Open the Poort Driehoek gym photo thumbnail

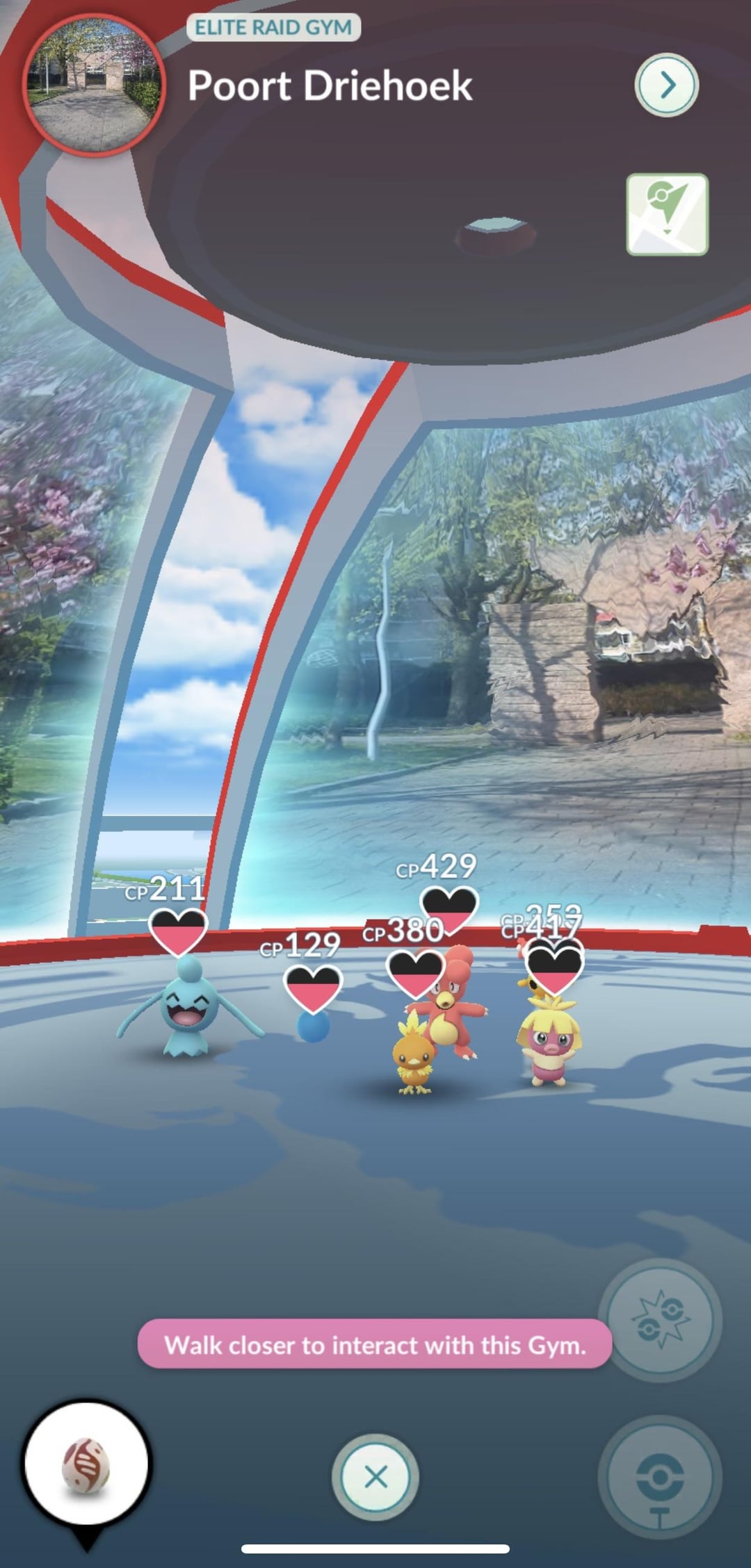pyautogui.click(x=94, y=85)
